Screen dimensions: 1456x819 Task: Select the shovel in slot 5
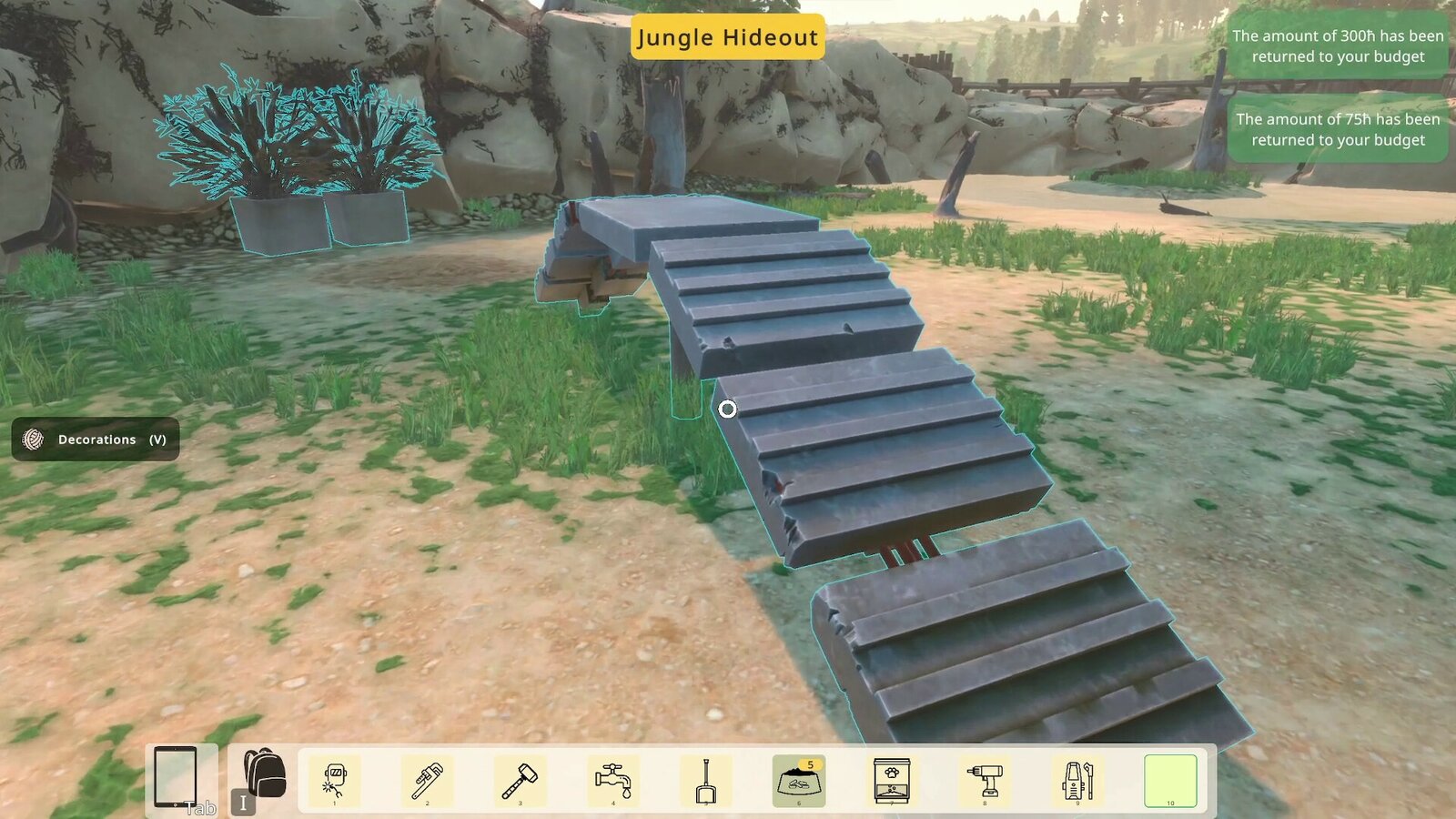tap(707, 779)
